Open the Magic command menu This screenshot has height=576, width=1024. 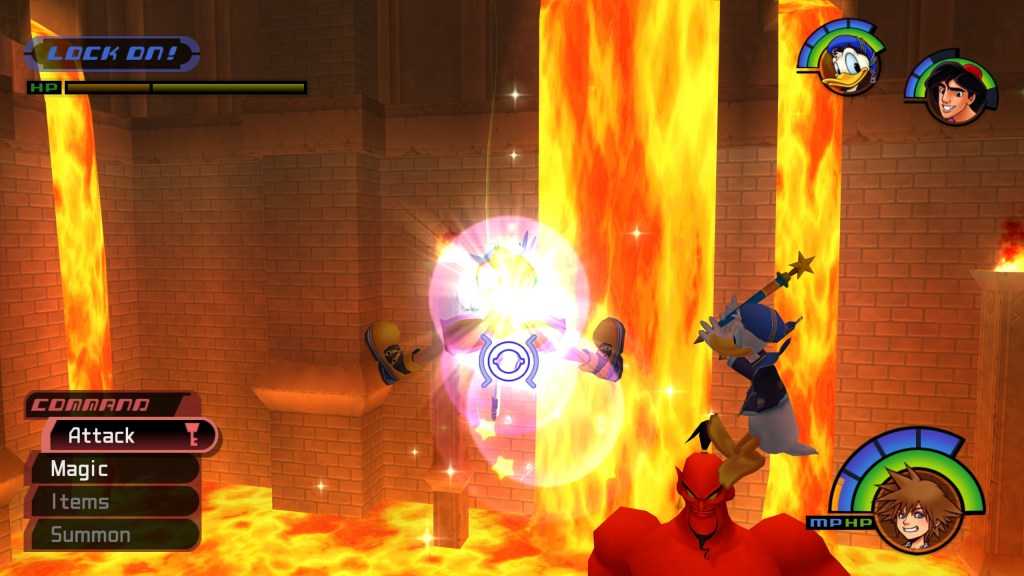pos(110,469)
